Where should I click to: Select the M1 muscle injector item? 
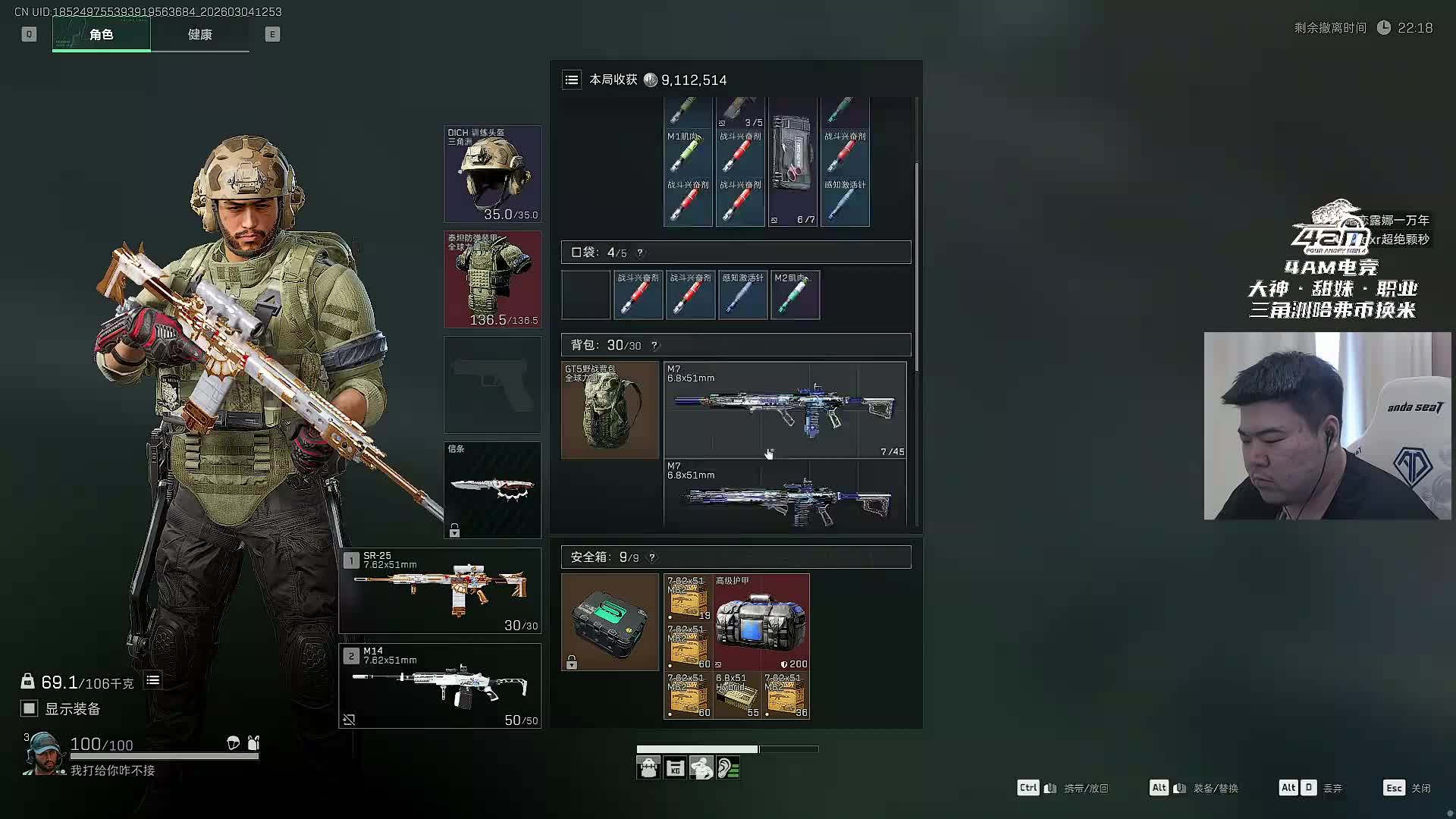[687, 154]
